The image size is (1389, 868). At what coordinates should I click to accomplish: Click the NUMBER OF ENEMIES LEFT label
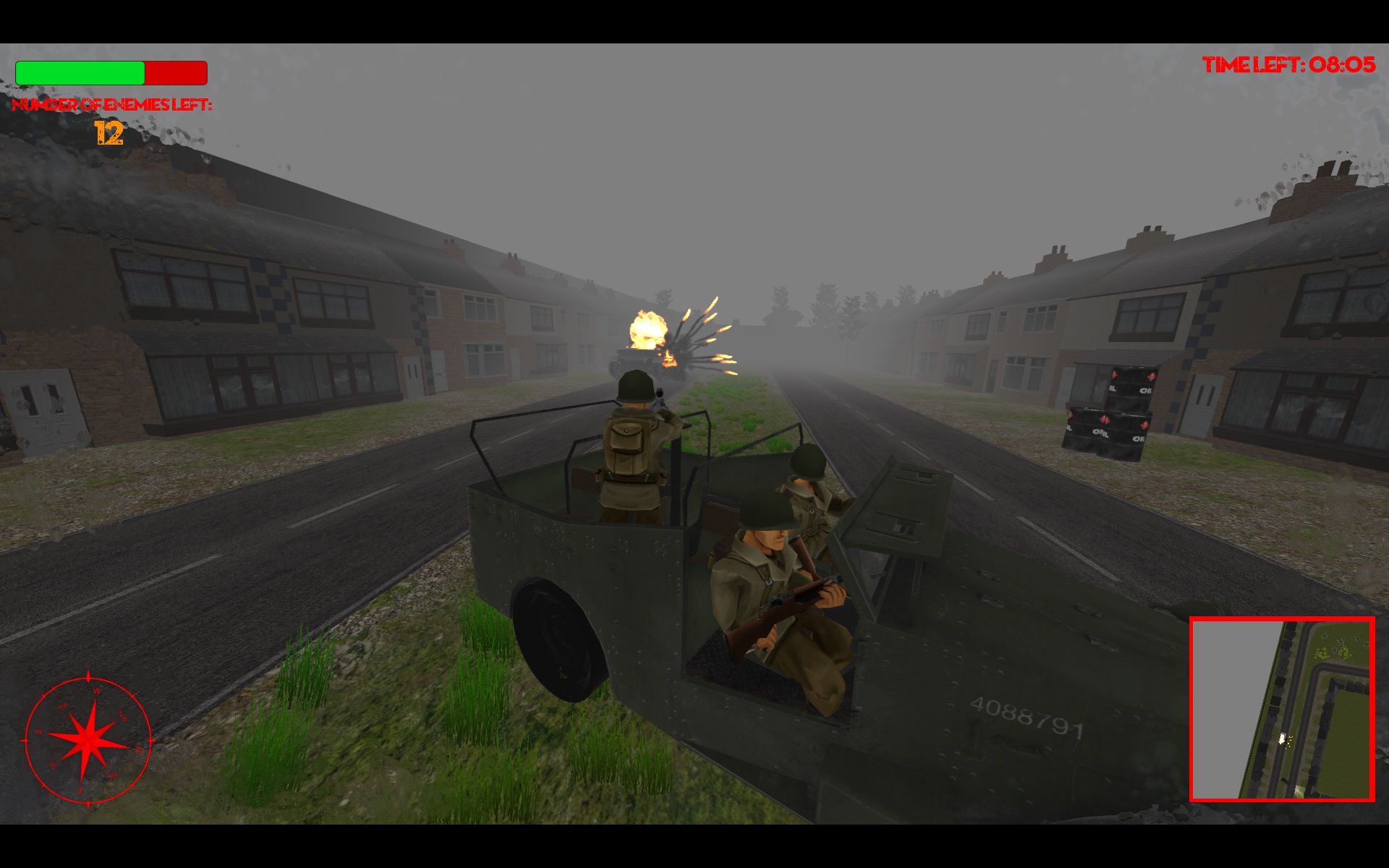click(x=112, y=107)
